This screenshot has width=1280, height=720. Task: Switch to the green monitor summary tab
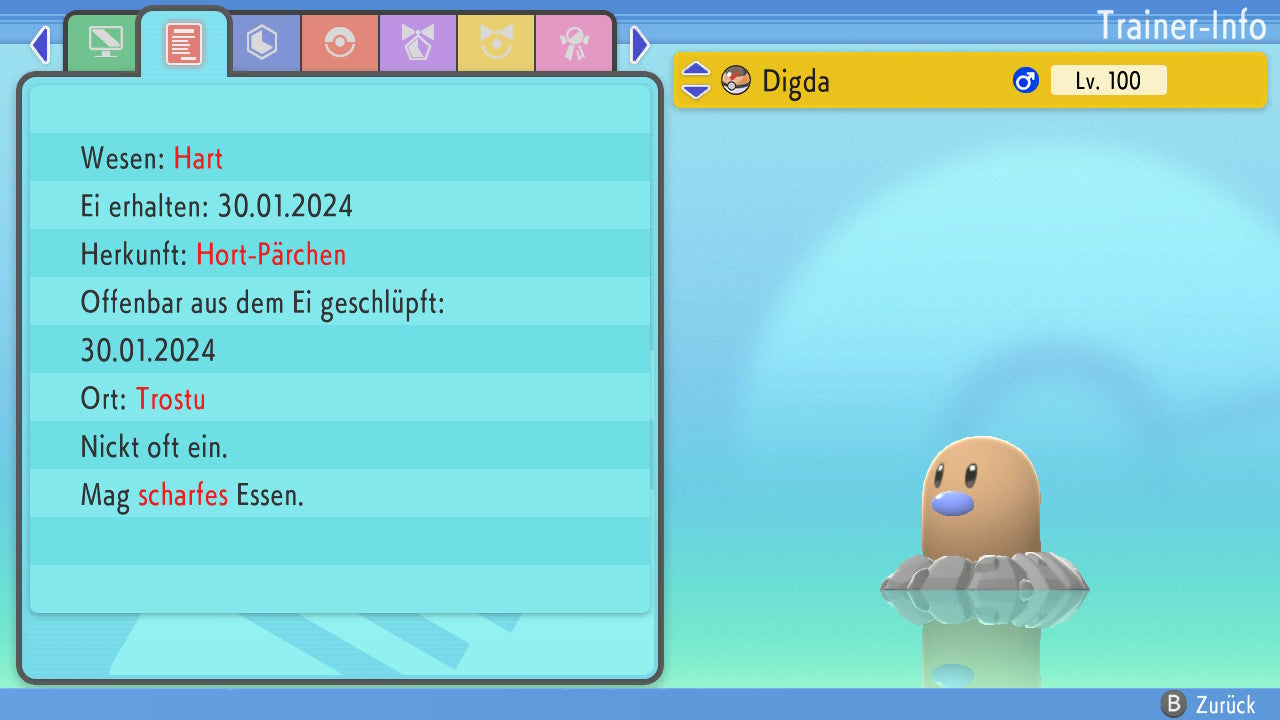click(106, 43)
